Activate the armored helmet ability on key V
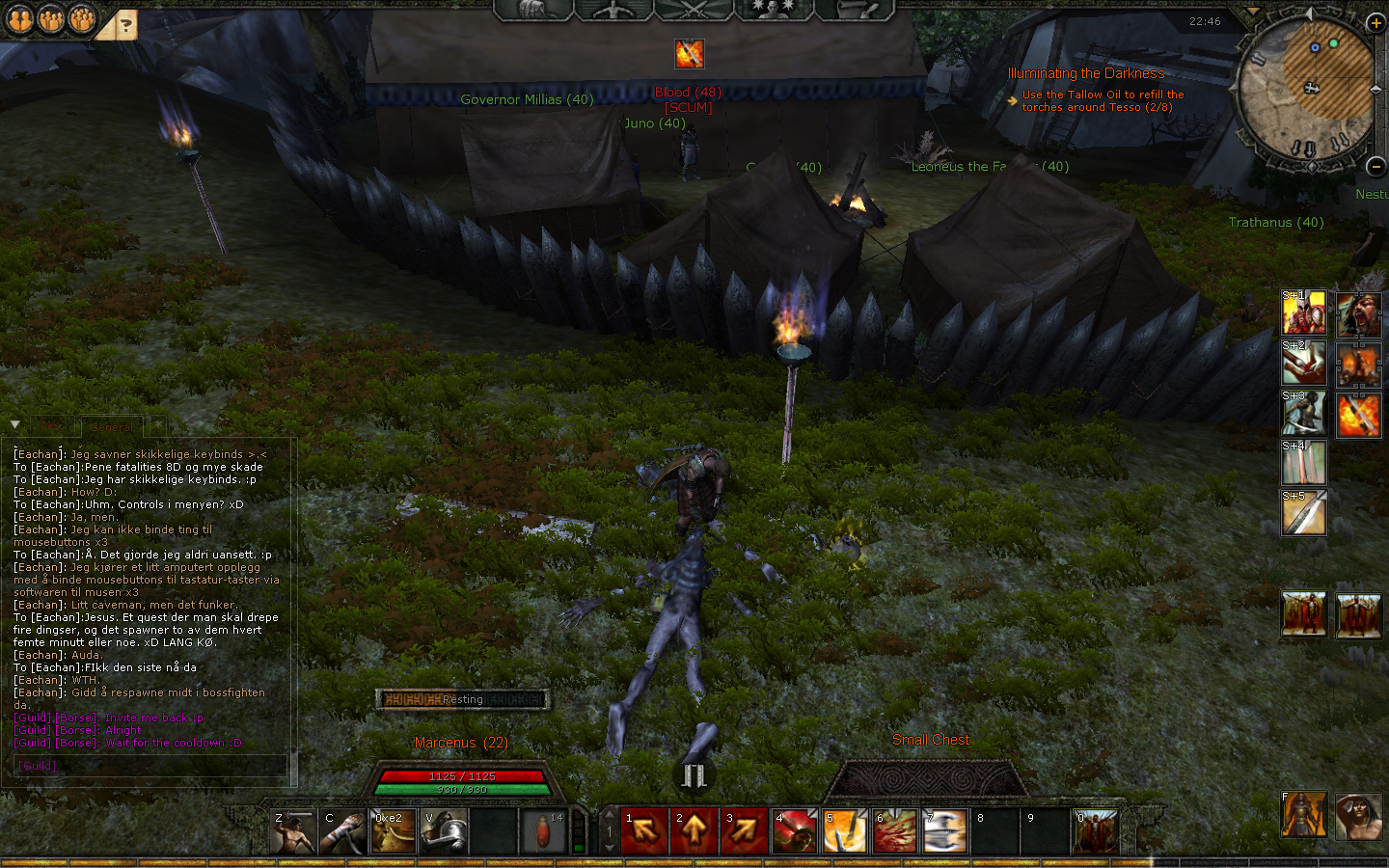The image size is (1389, 868). pos(444,831)
